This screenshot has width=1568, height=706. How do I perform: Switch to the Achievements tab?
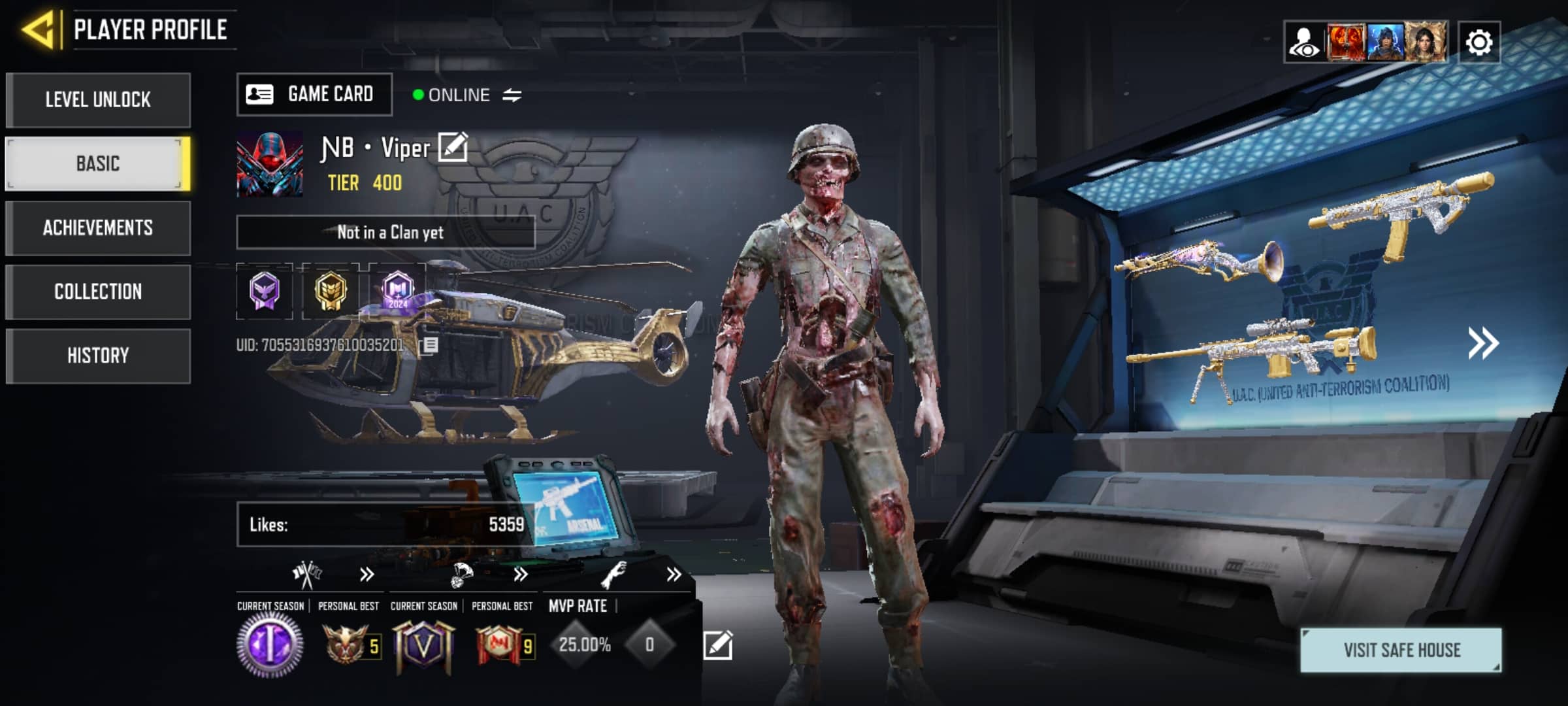[x=98, y=227]
